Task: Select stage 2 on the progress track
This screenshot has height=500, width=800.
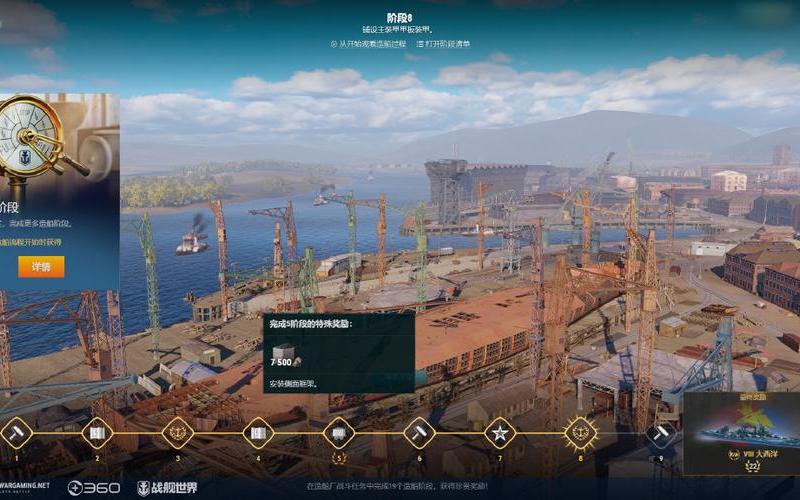Action: click(97, 433)
